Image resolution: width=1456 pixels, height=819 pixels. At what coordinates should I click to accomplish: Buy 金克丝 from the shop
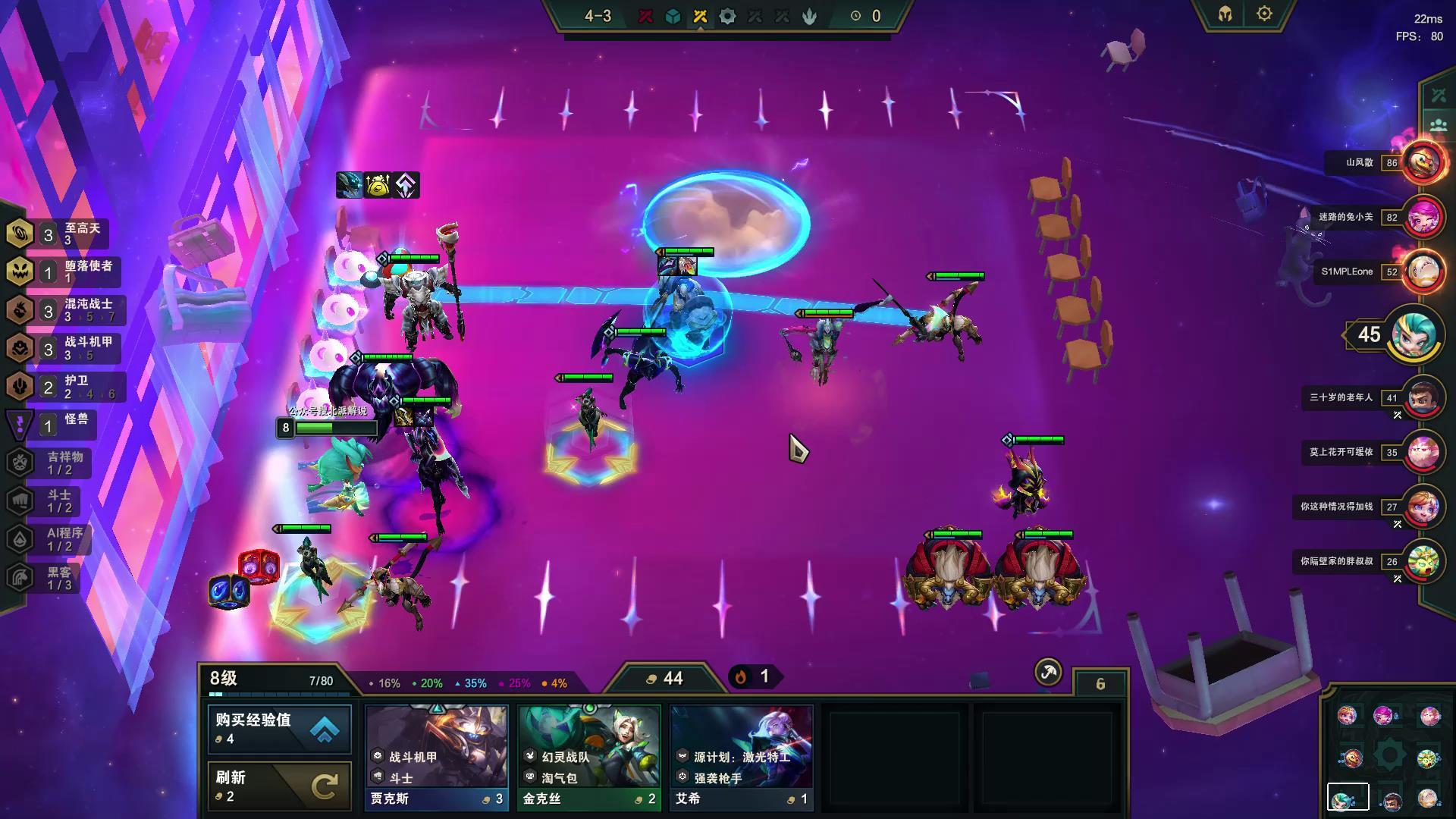pos(589,757)
